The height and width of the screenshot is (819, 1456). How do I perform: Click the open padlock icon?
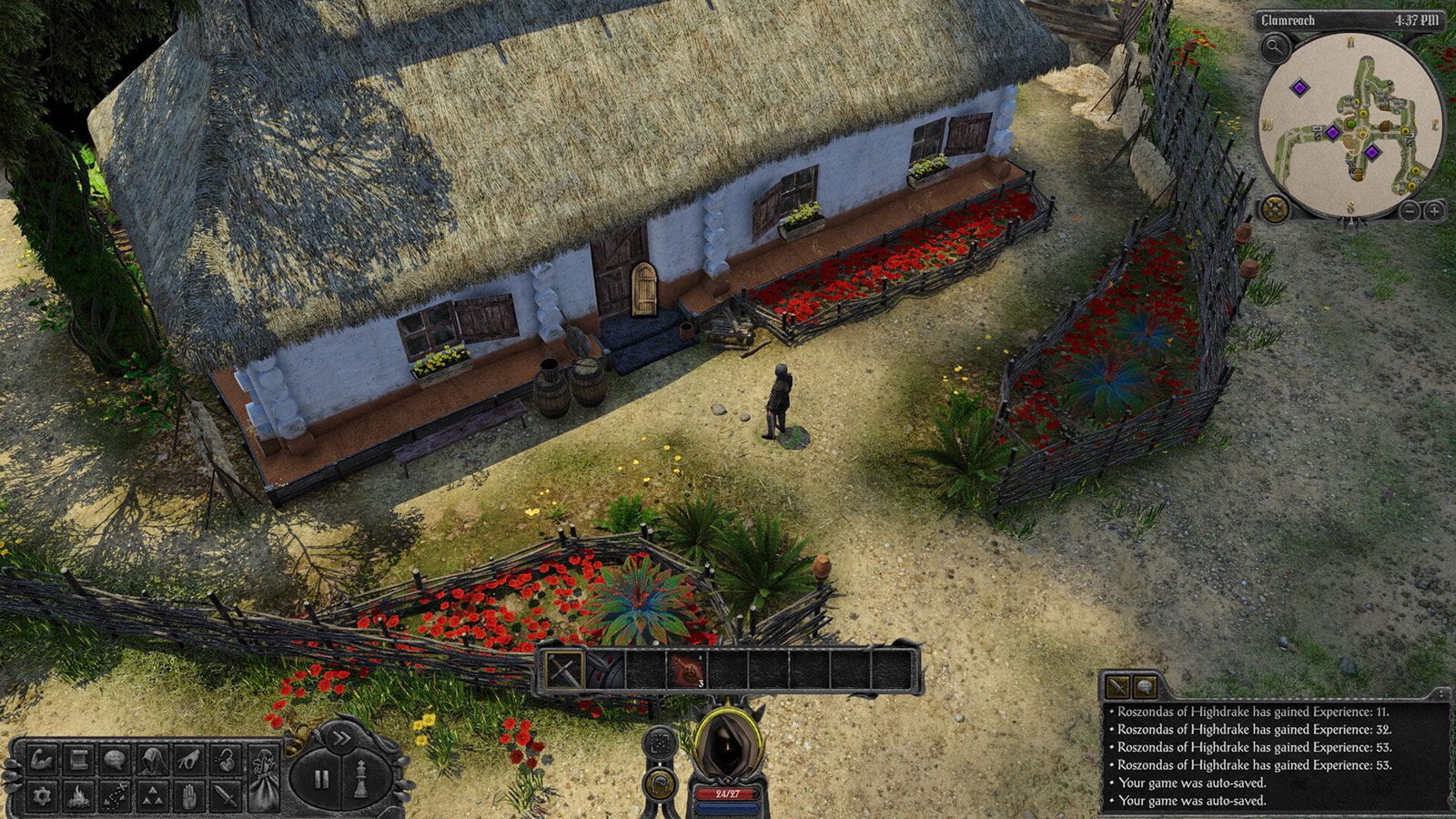[226, 759]
